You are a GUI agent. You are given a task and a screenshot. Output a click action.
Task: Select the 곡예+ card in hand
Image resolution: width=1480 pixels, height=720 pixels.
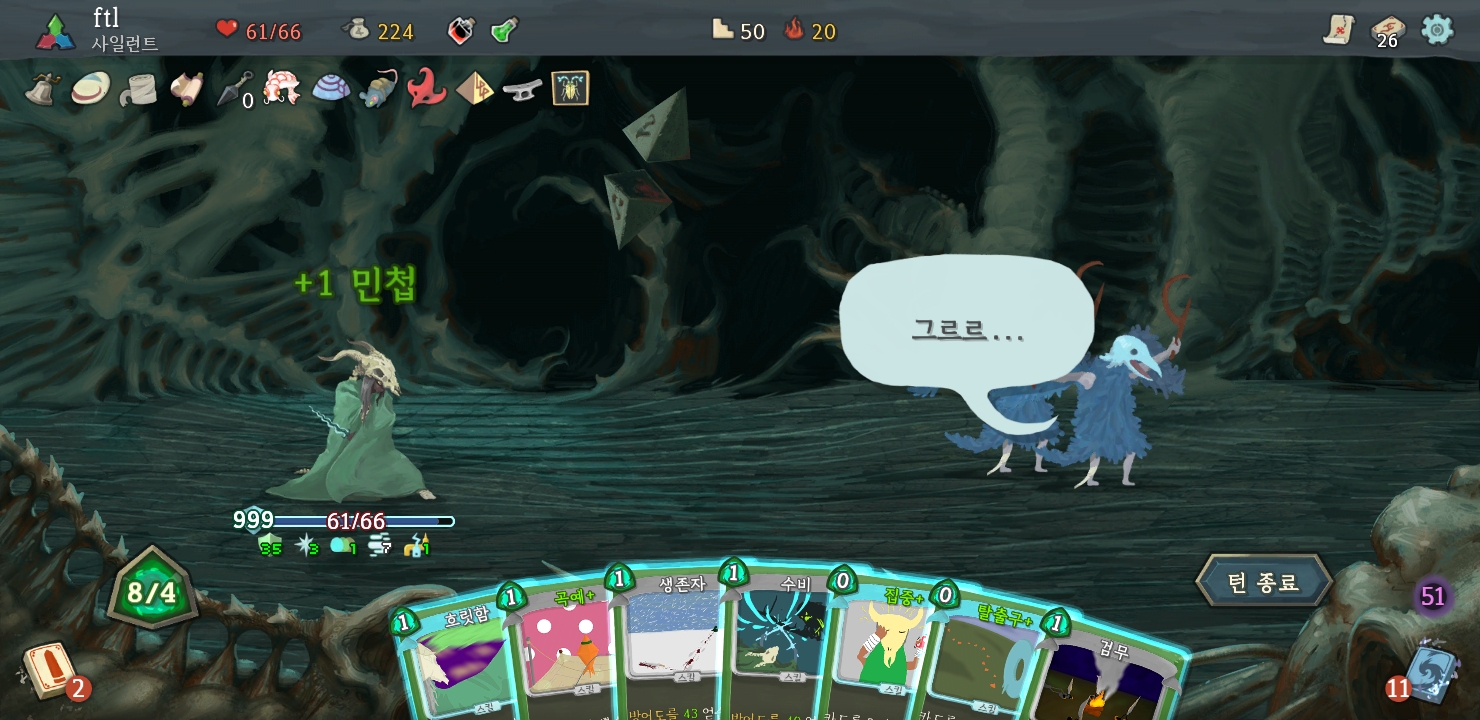pos(565,645)
